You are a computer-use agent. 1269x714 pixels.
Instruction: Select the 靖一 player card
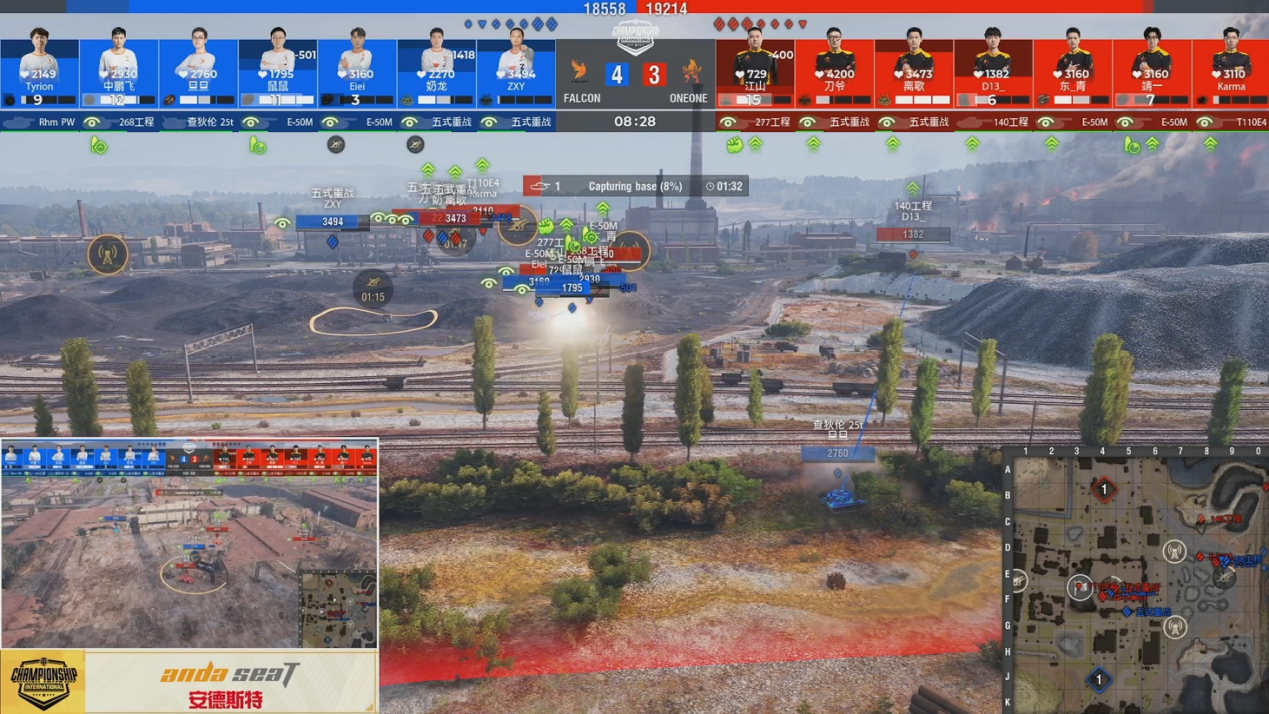(x=1151, y=70)
